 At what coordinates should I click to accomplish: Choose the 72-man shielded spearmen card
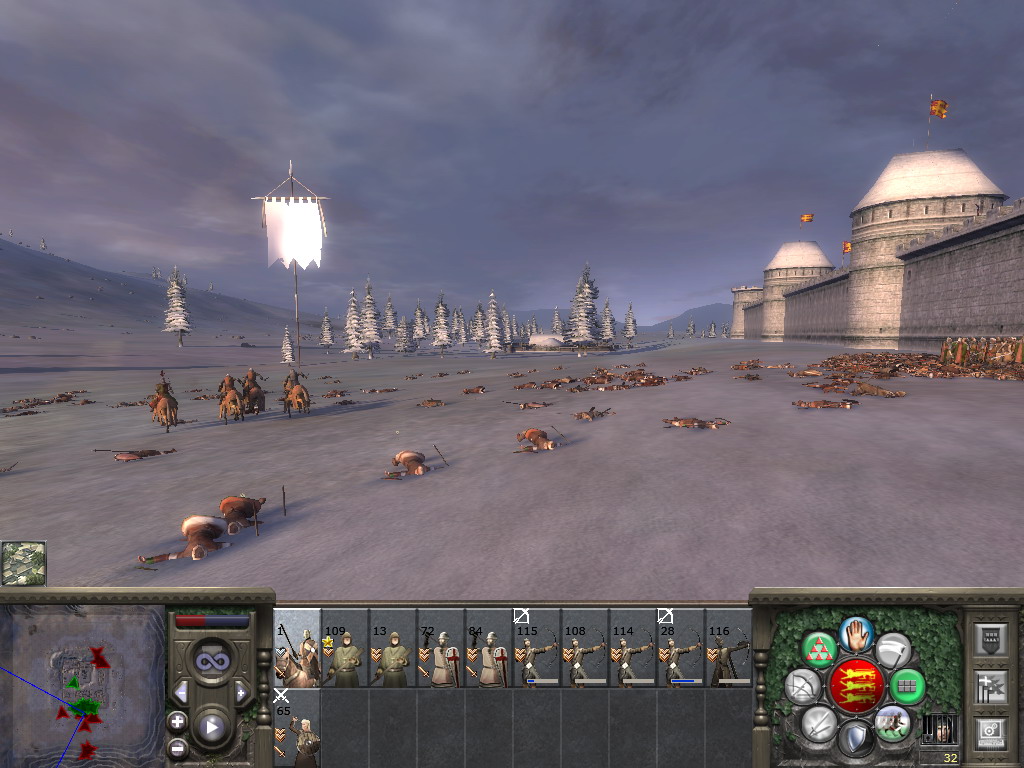pos(441,648)
